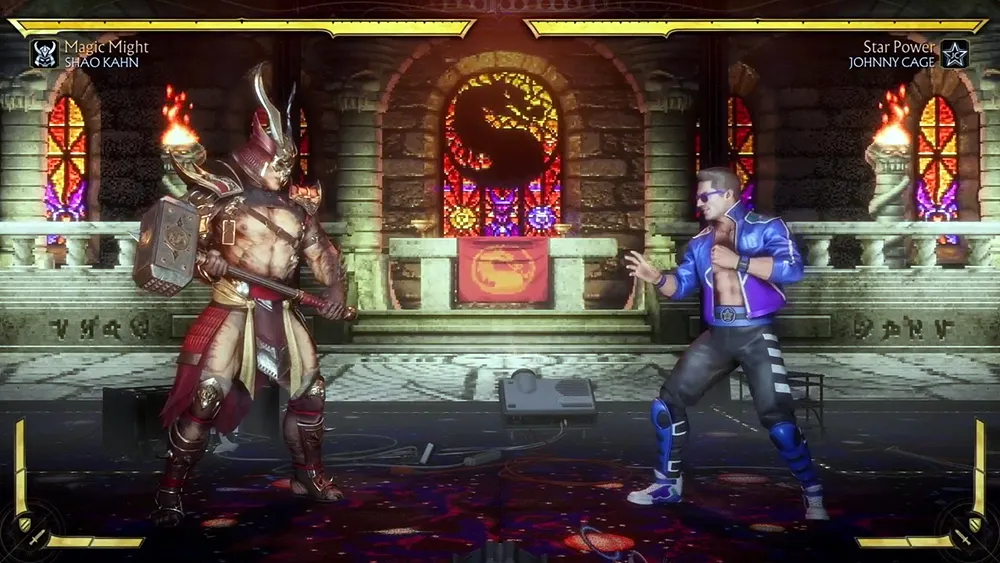Select Johnny Cage's Star Power star icon

pos(955,53)
